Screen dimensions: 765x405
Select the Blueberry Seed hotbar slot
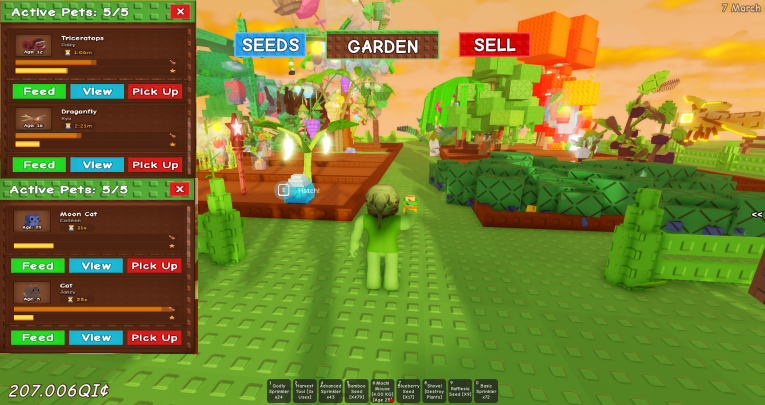pyautogui.click(x=408, y=391)
